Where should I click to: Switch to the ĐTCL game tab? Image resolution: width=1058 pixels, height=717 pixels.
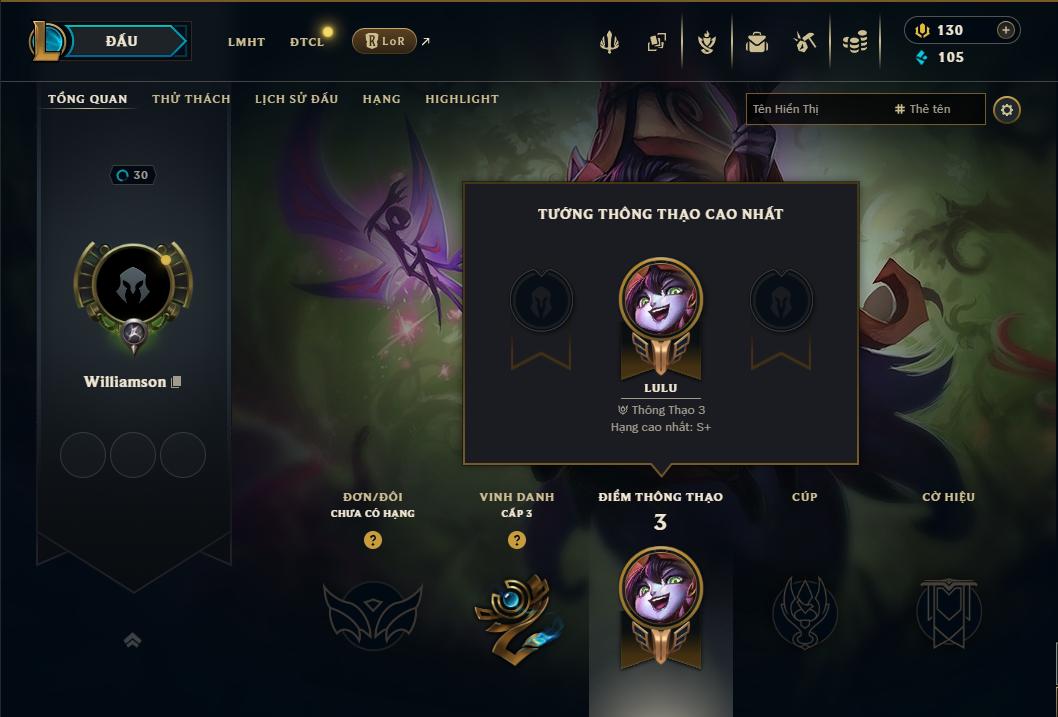tap(307, 42)
